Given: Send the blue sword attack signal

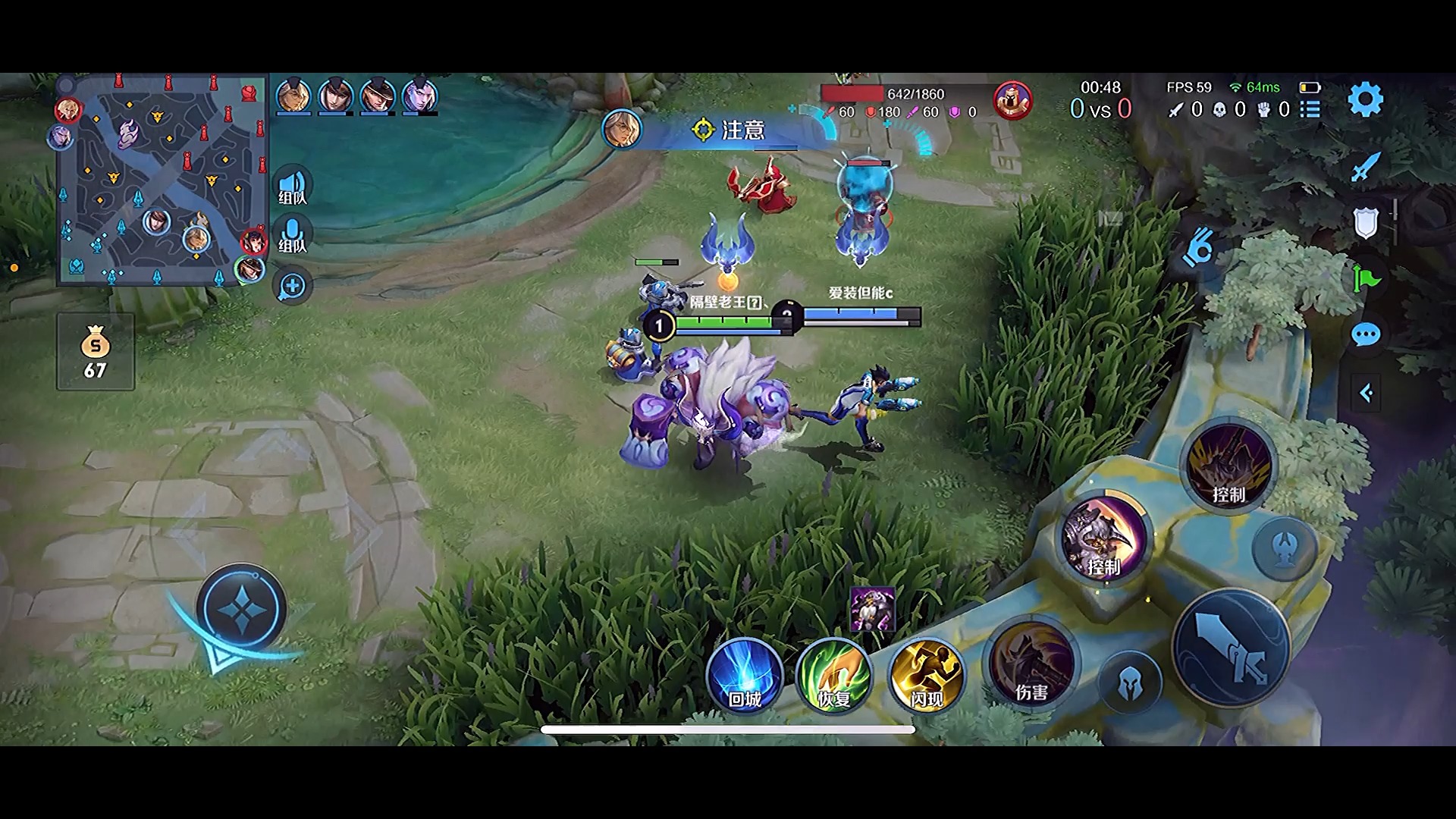Looking at the screenshot, I should click(x=1366, y=167).
